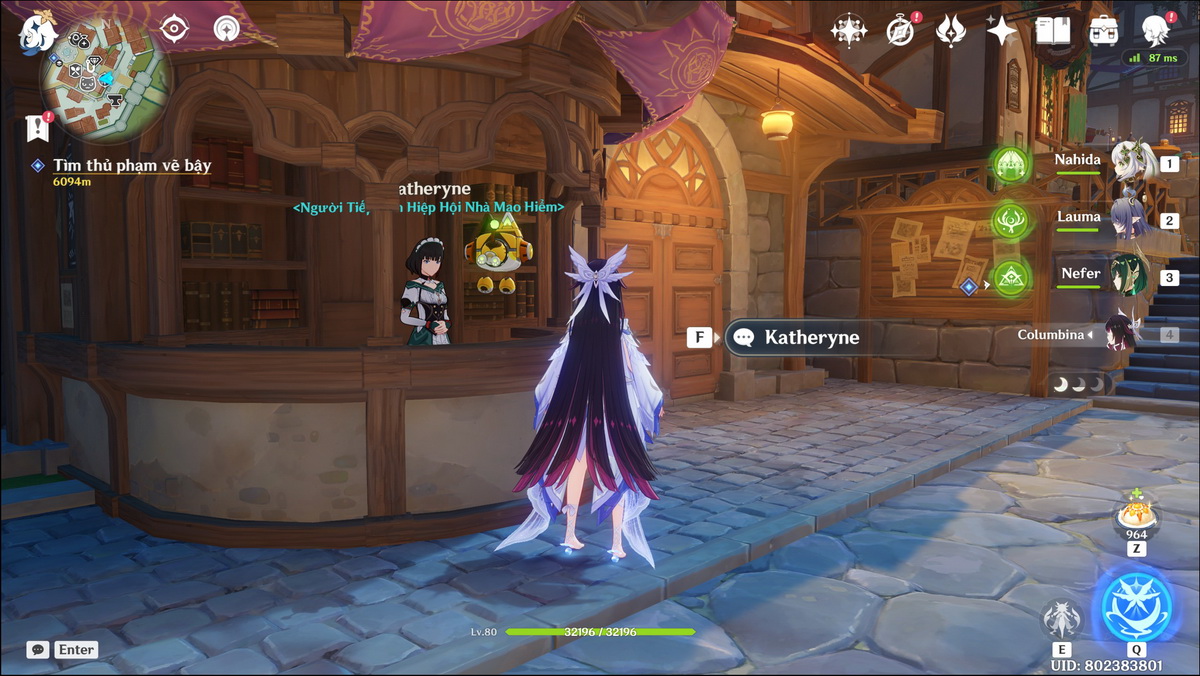Open the Paimon menu
Viewport: 1200px width, 676px height.
(37, 31)
